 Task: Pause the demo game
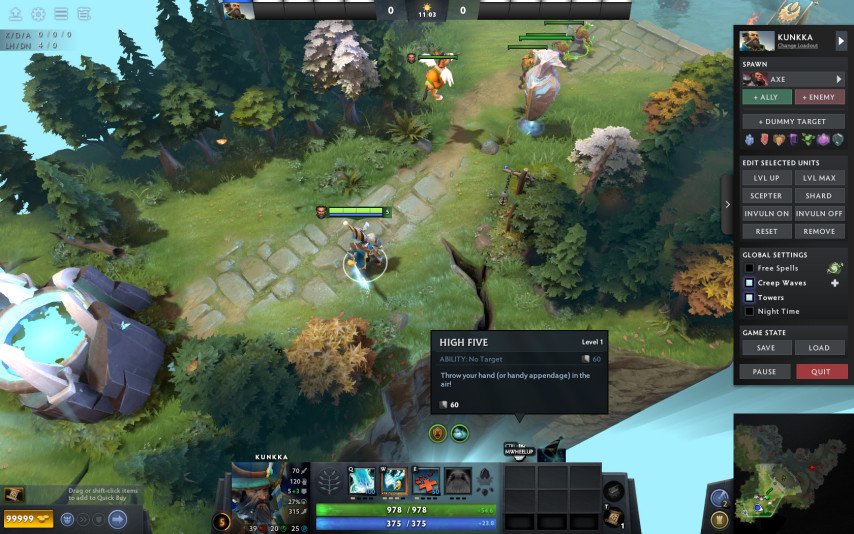click(x=765, y=371)
